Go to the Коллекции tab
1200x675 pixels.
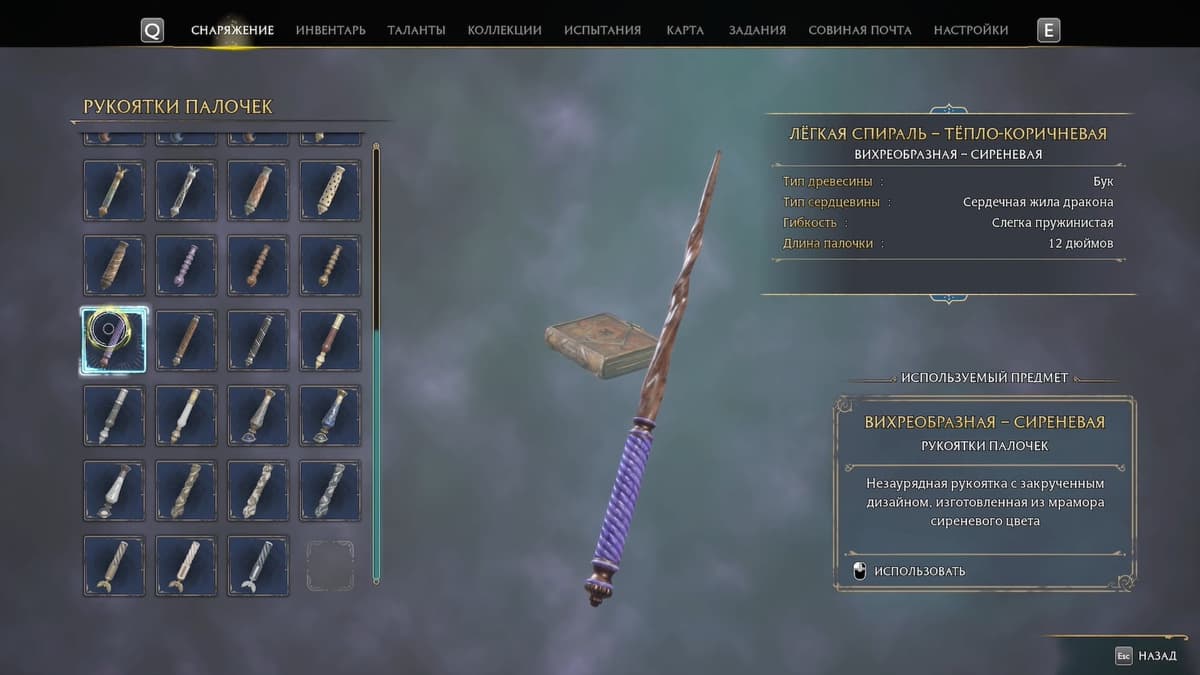(x=504, y=30)
